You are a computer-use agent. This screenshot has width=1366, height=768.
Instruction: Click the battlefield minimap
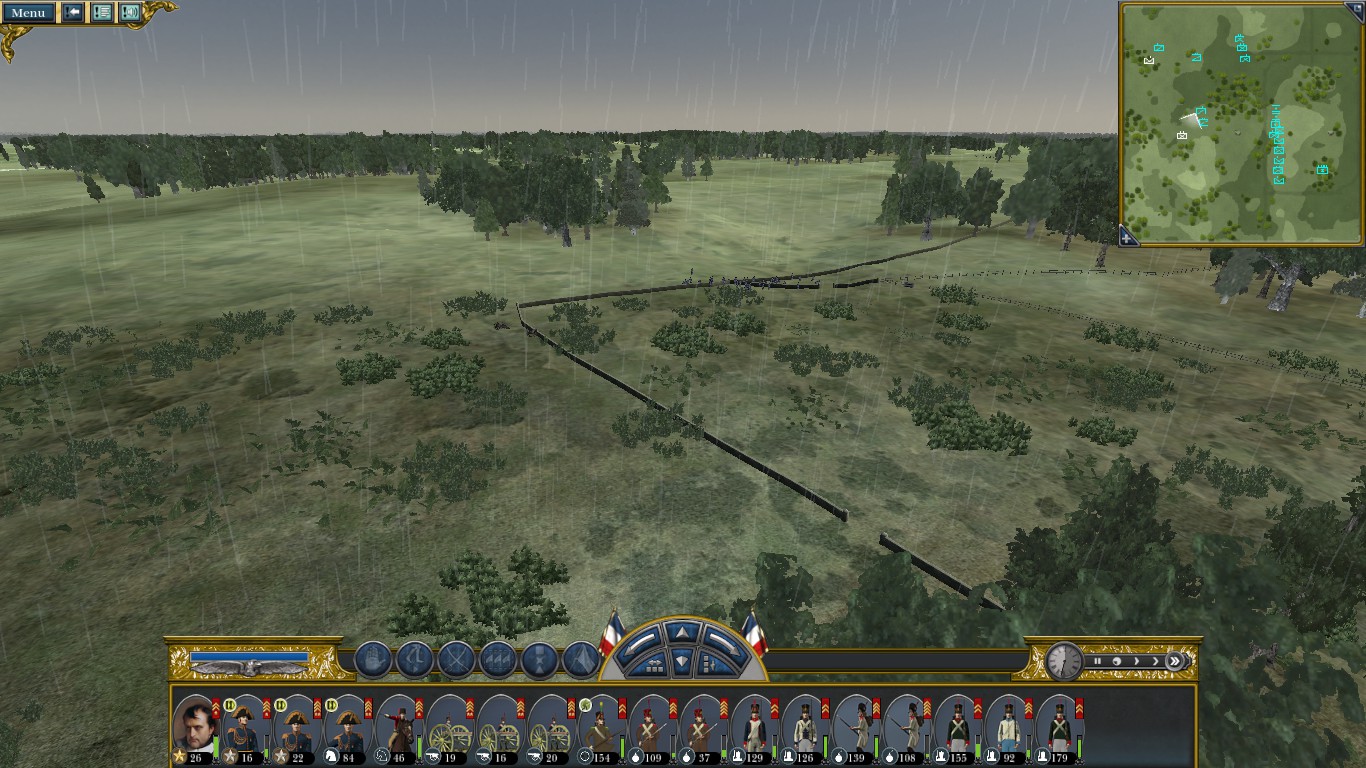pos(1240,122)
